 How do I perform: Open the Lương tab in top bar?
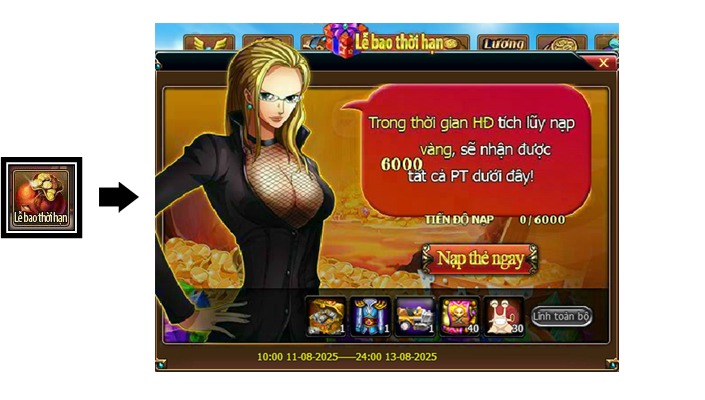[x=502, y=44]
